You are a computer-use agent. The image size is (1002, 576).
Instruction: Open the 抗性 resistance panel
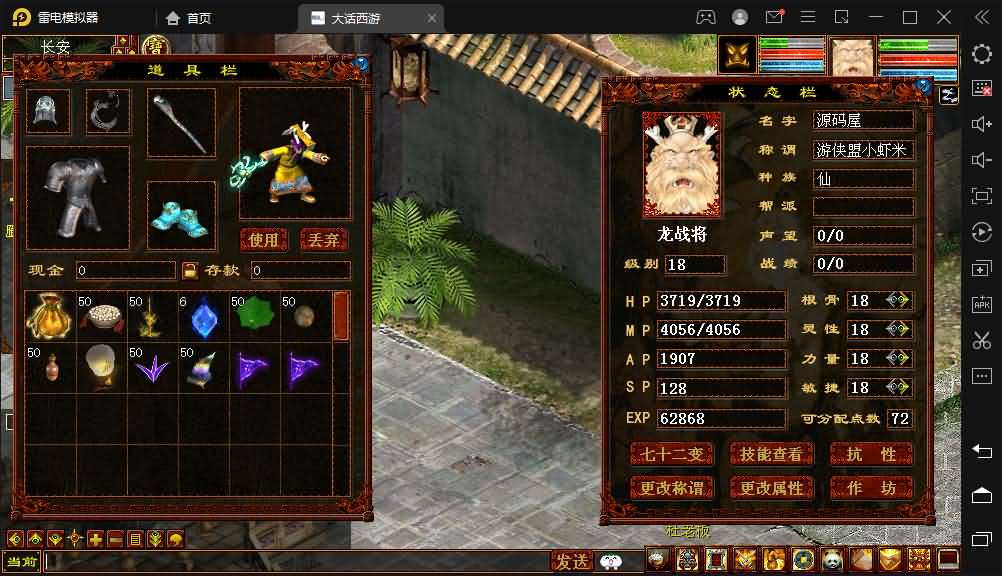(x=871, y=455)
